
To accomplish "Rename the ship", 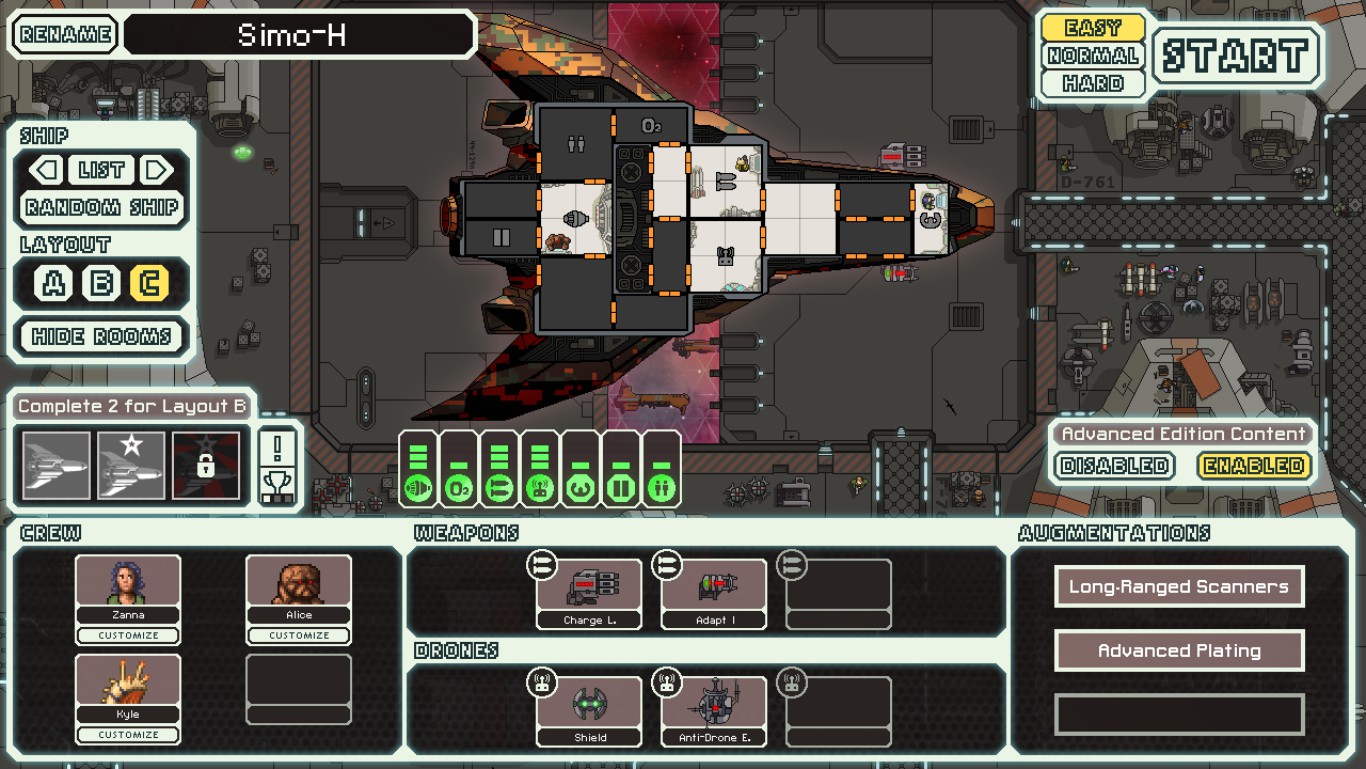I will [65, 35].
